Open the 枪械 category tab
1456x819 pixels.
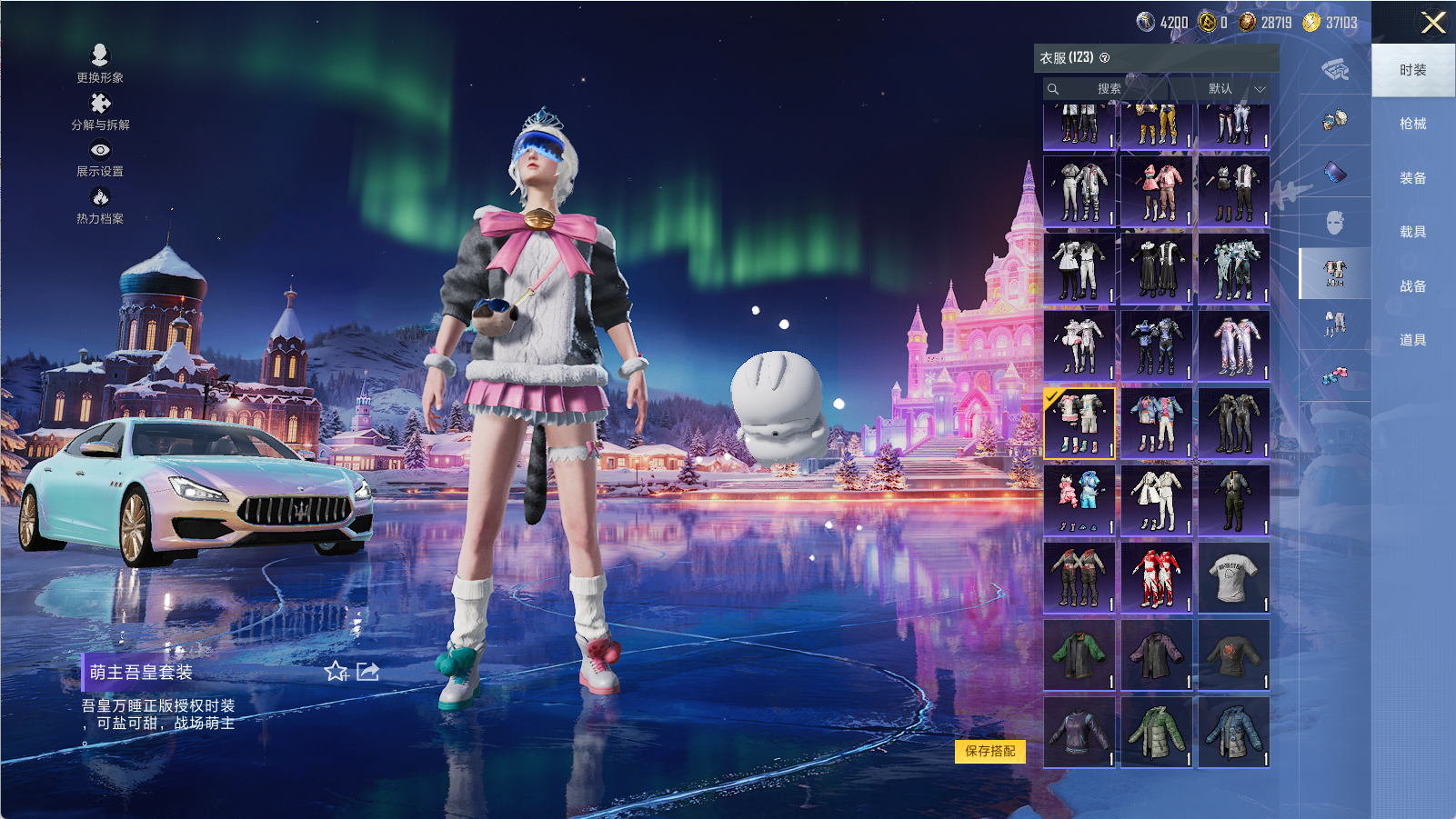[1412, 124]
